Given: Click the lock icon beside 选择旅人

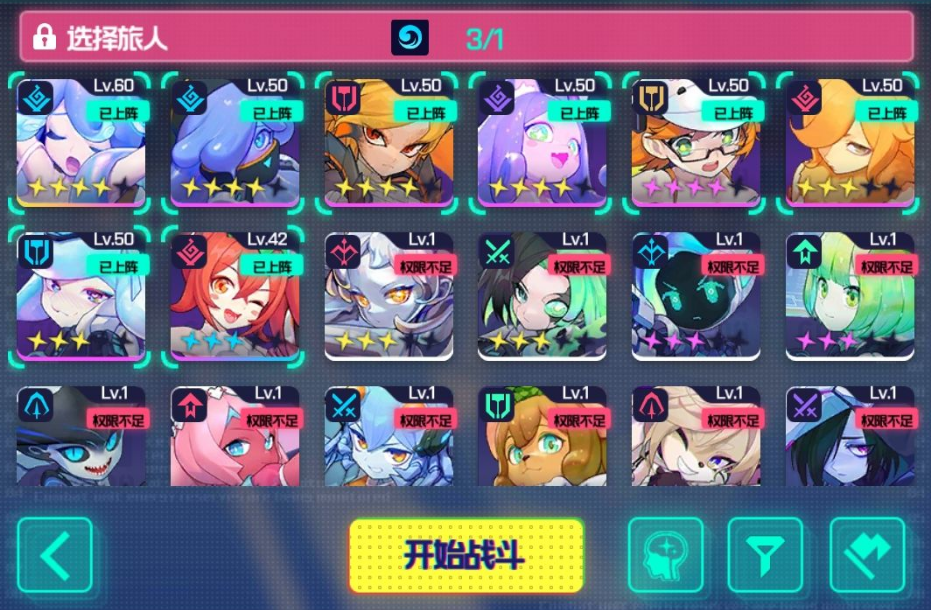Looking at the screenshot, I should coord(44,38).
